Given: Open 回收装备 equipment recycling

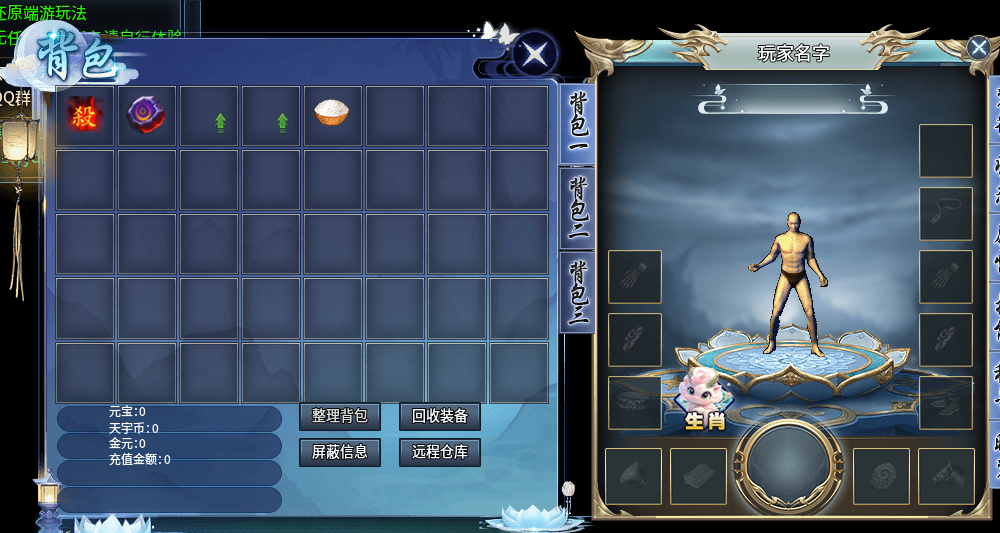Looking at the screenshot, I should coord(439,416).
